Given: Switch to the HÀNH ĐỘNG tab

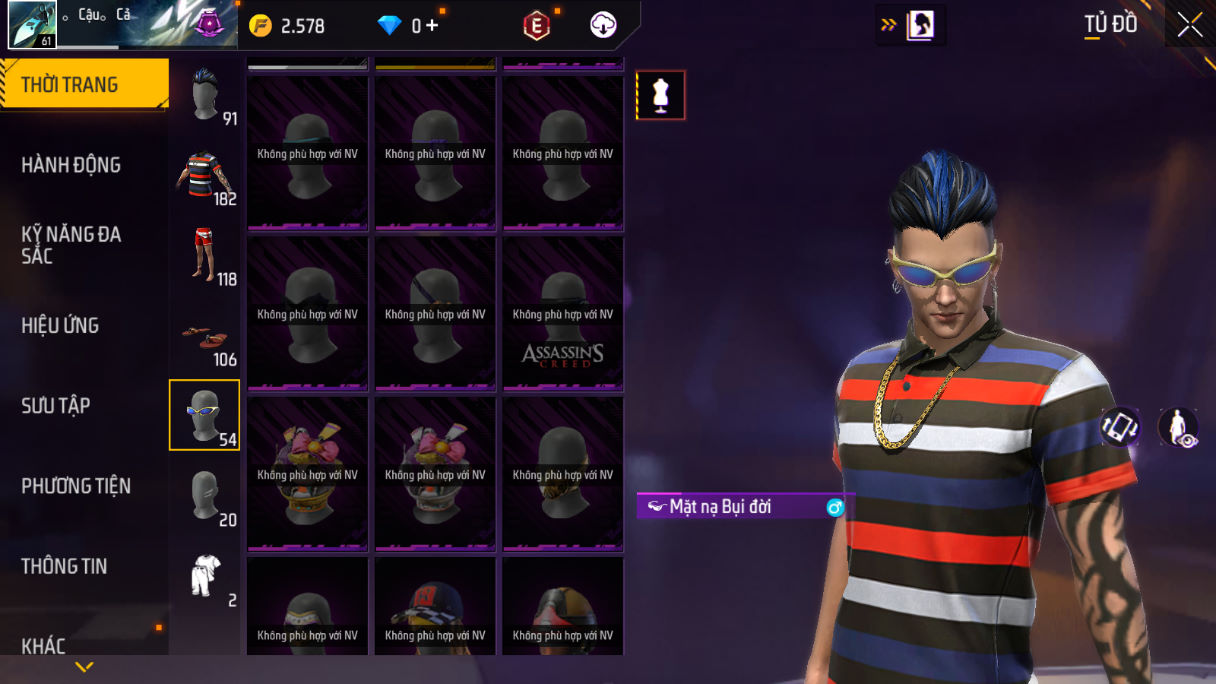Looking at the screenshot, I should click(71, 165).
